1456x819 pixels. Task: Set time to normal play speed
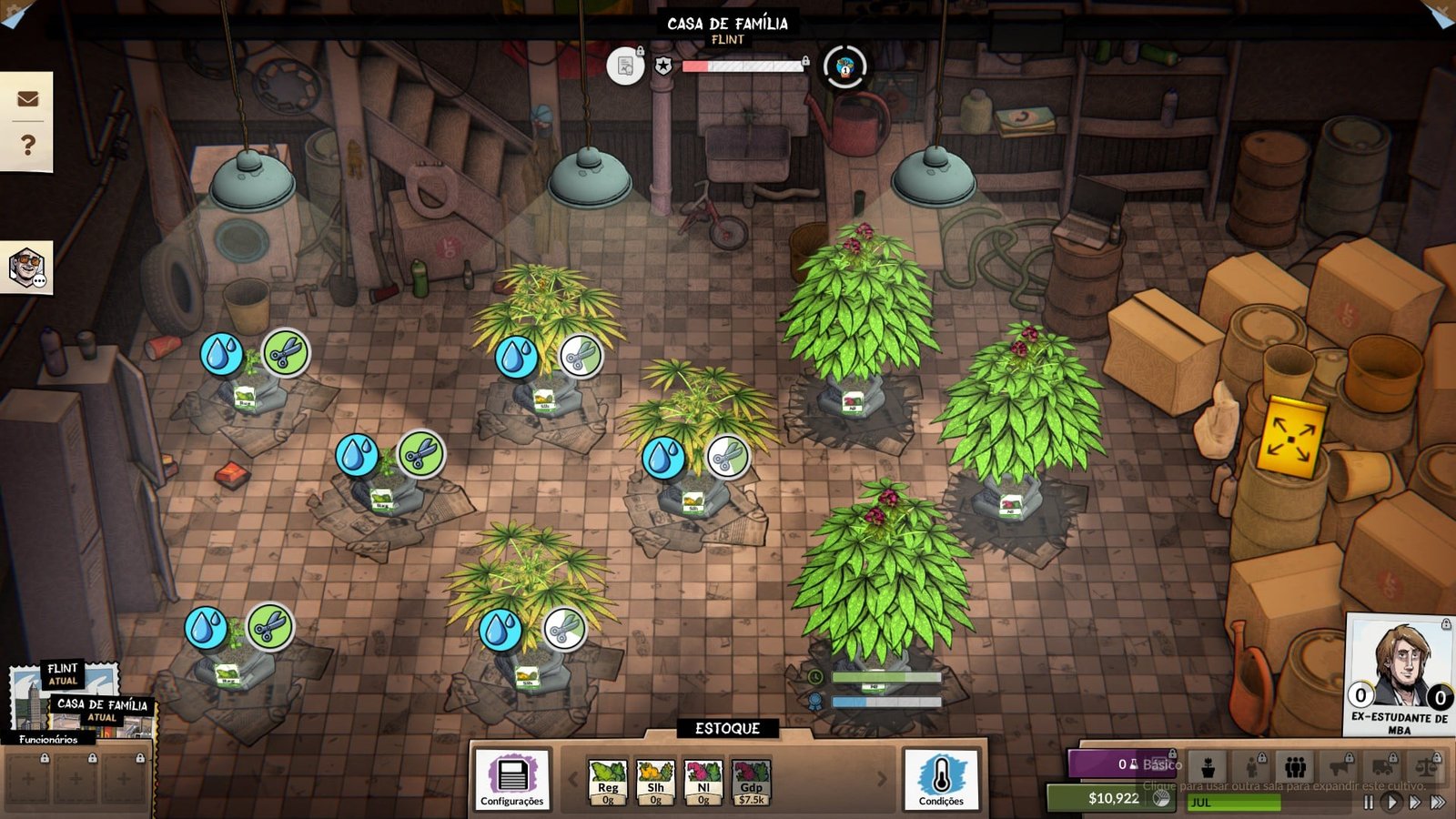[1390, 802]
